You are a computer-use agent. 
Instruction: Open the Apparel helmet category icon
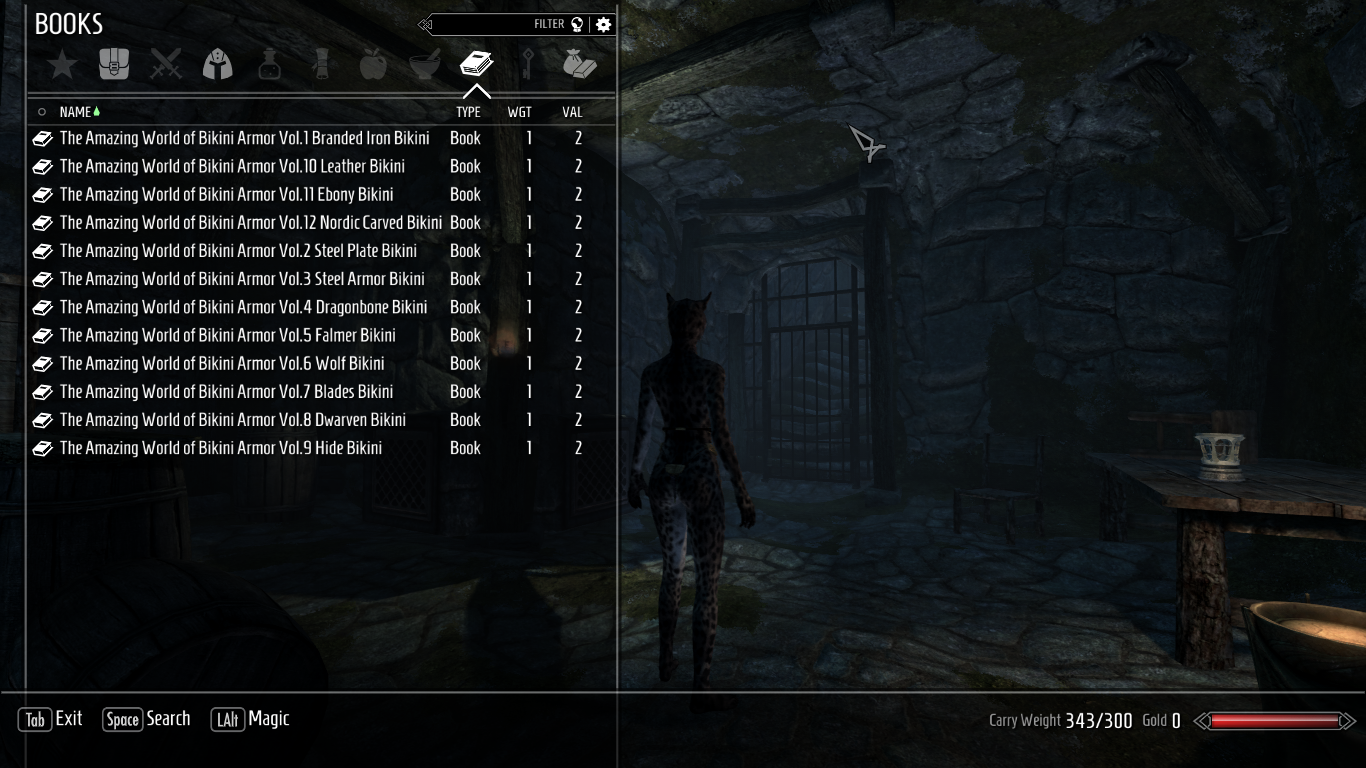pos(217,63)
